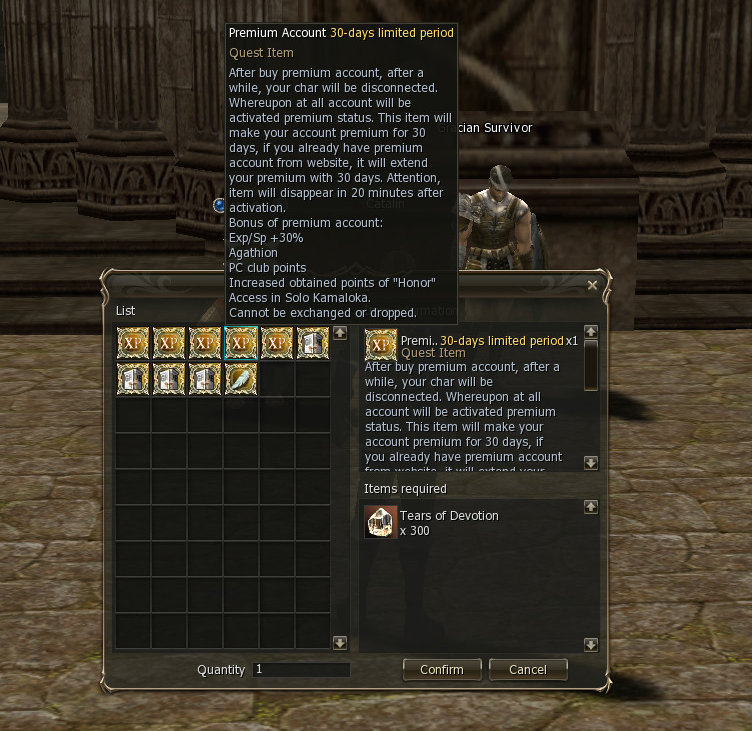Cancel the item exchange
Viewport: 752px width, 731px height.
[527, 669]
